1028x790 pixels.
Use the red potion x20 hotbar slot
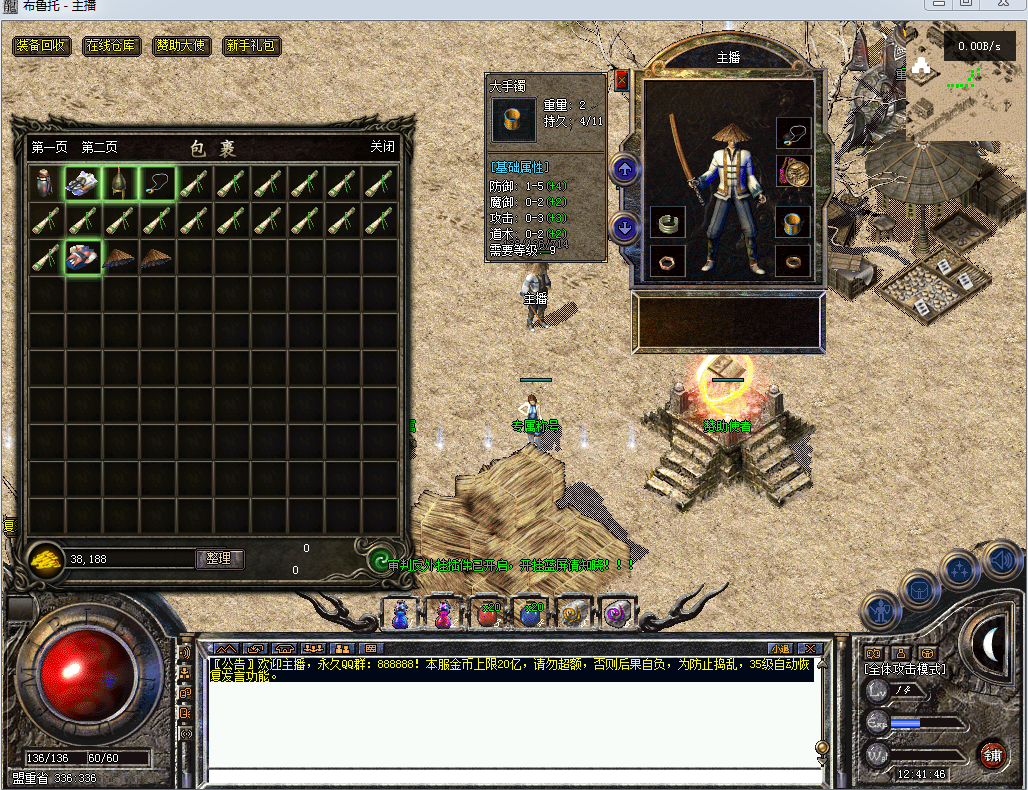coord(488,613)
